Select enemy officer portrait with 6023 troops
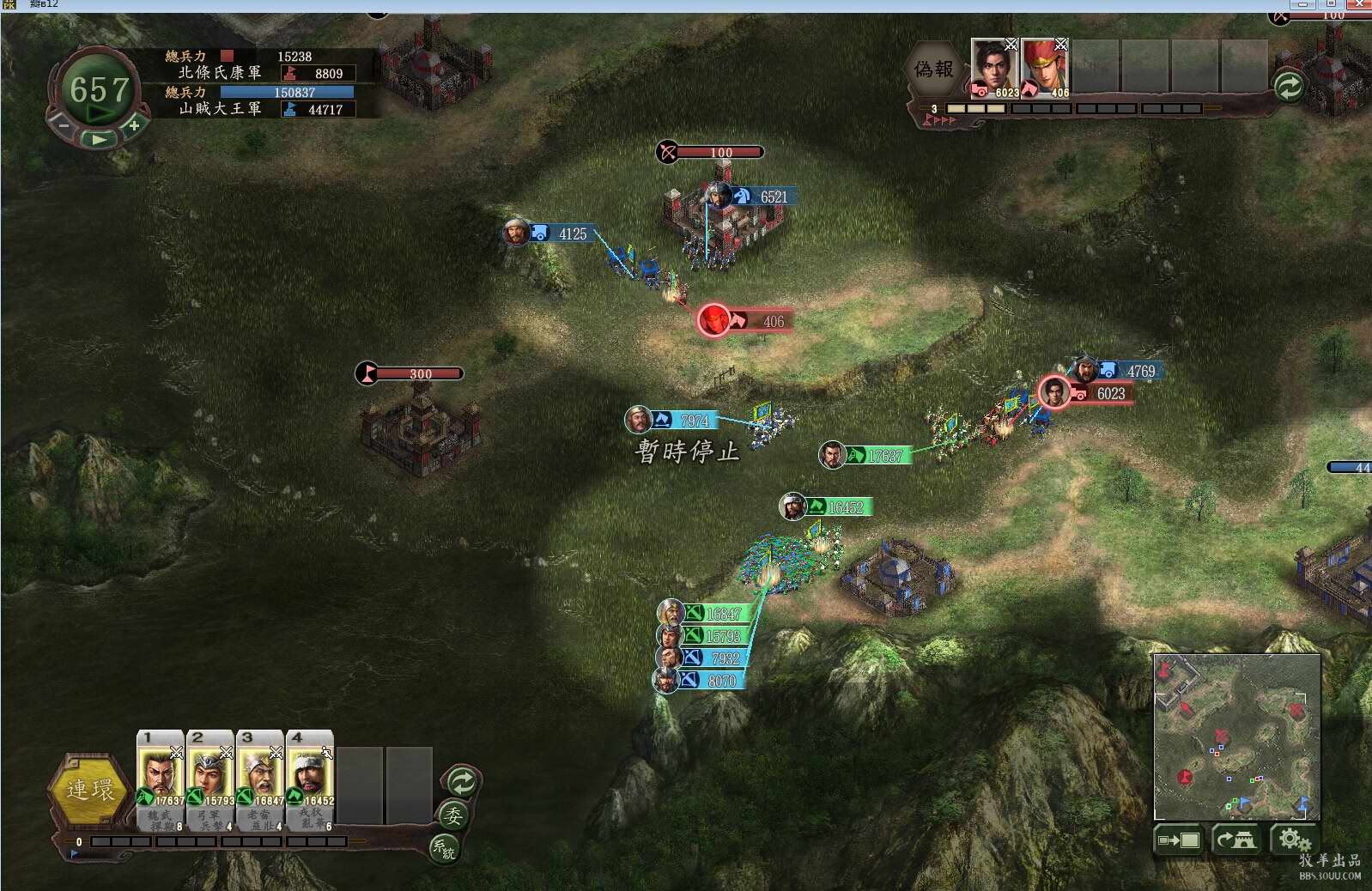Image resolution: width=1372 pixels, height=891 pixels. [995, 67]
